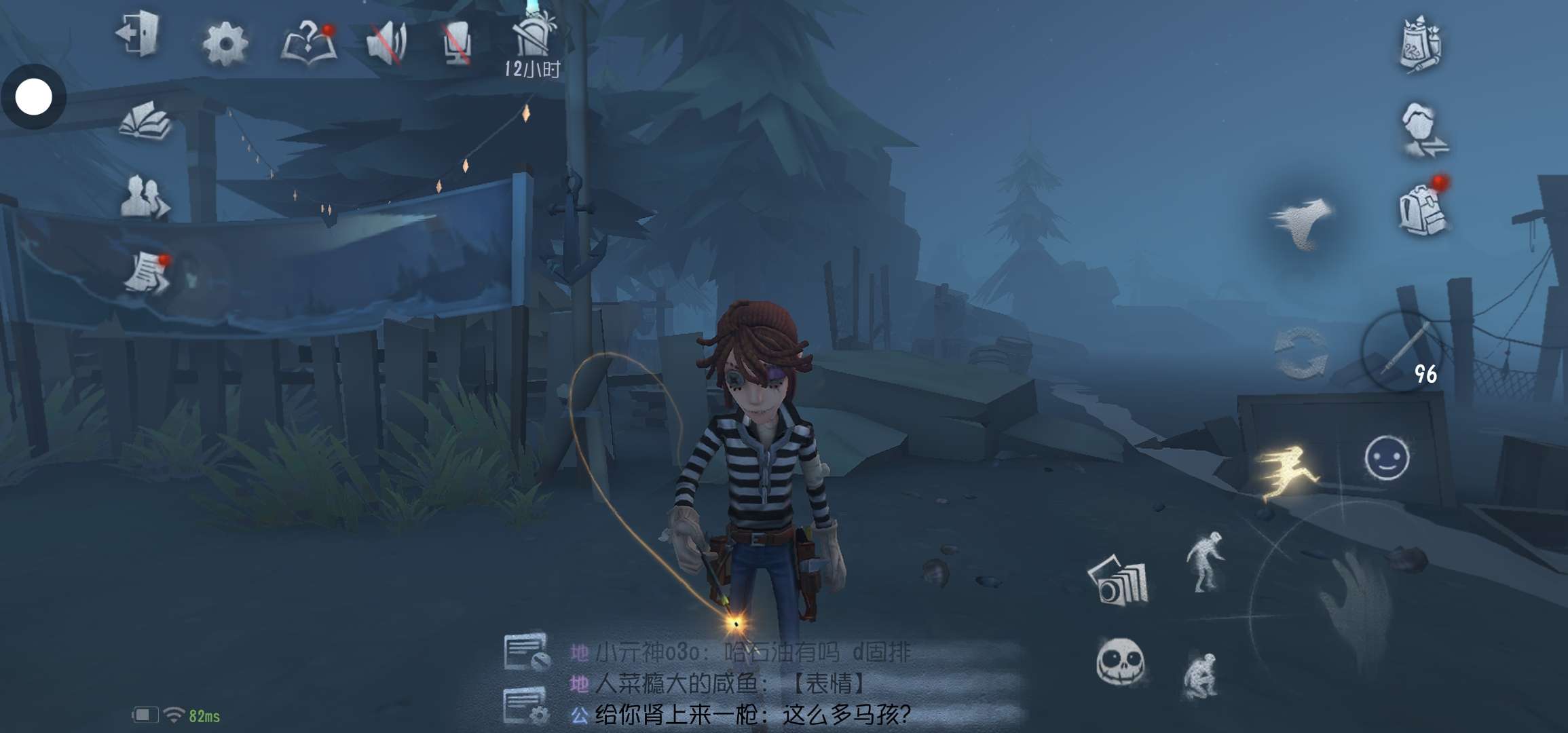Open the open-book journal icon
The height and width of the screenshot is (733, 1568).
(x=145, y=121)
